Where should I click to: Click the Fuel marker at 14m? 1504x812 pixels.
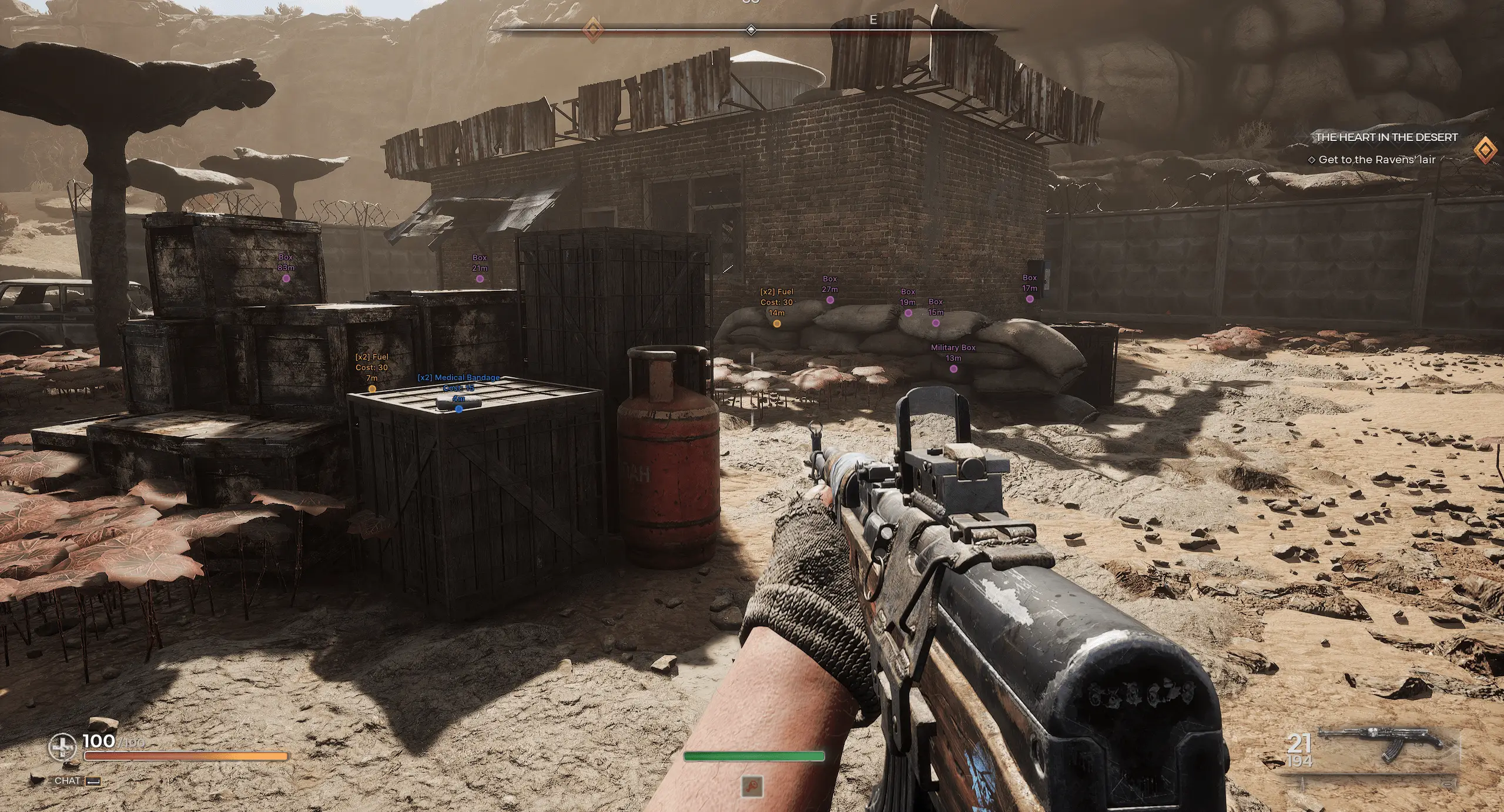[x=776, y=324]
